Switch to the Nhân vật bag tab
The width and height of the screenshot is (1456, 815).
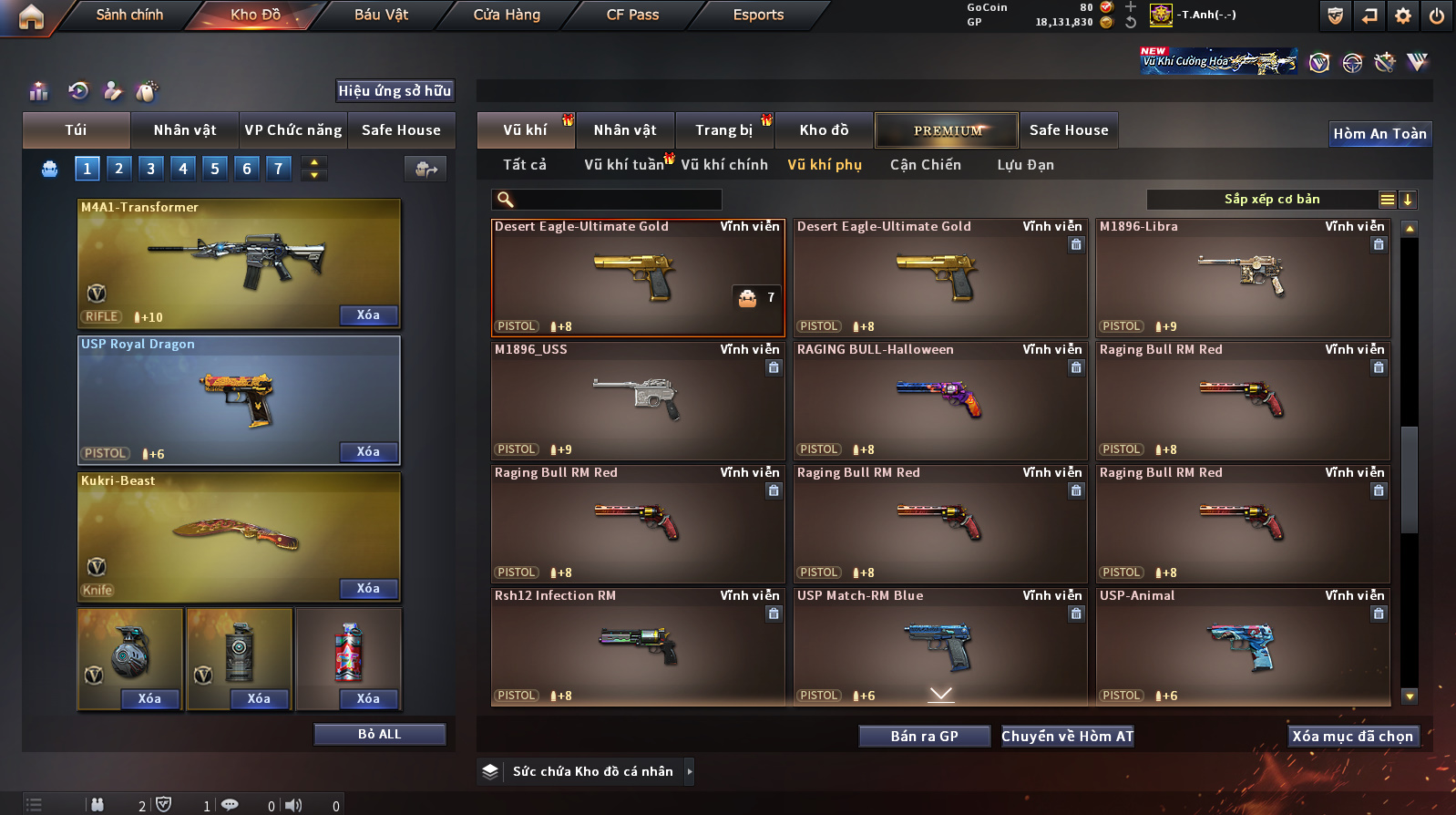[185, 130]
